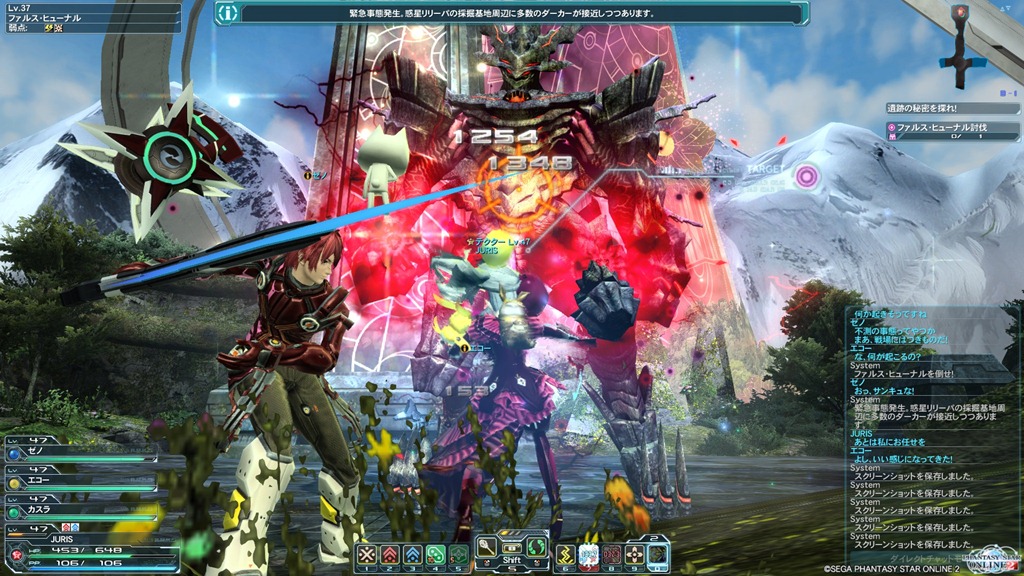Activate the white and blue icon in slot 7
Image resolution: width=1024 pixels, height=576 pixels.
[589, 555]
